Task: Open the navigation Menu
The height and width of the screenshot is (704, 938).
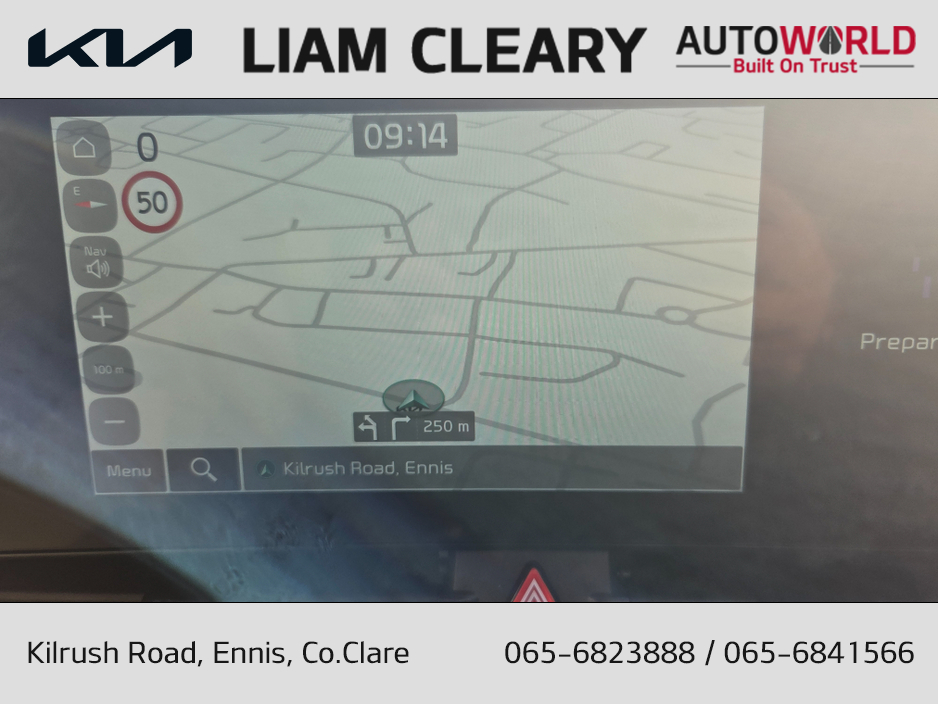Action: point(128,470)
